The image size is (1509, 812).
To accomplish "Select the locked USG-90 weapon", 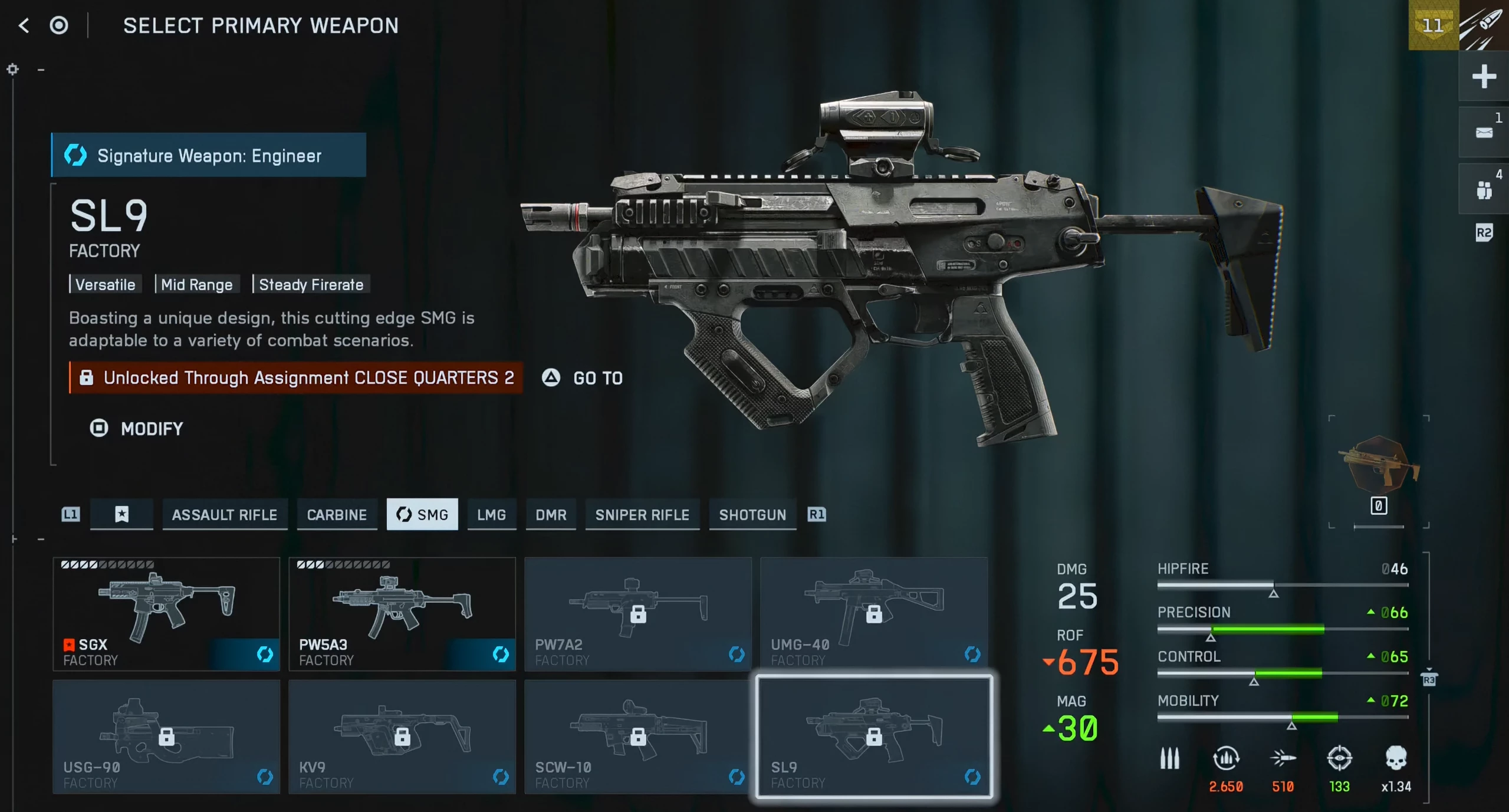I will click(x=166, y=737).
